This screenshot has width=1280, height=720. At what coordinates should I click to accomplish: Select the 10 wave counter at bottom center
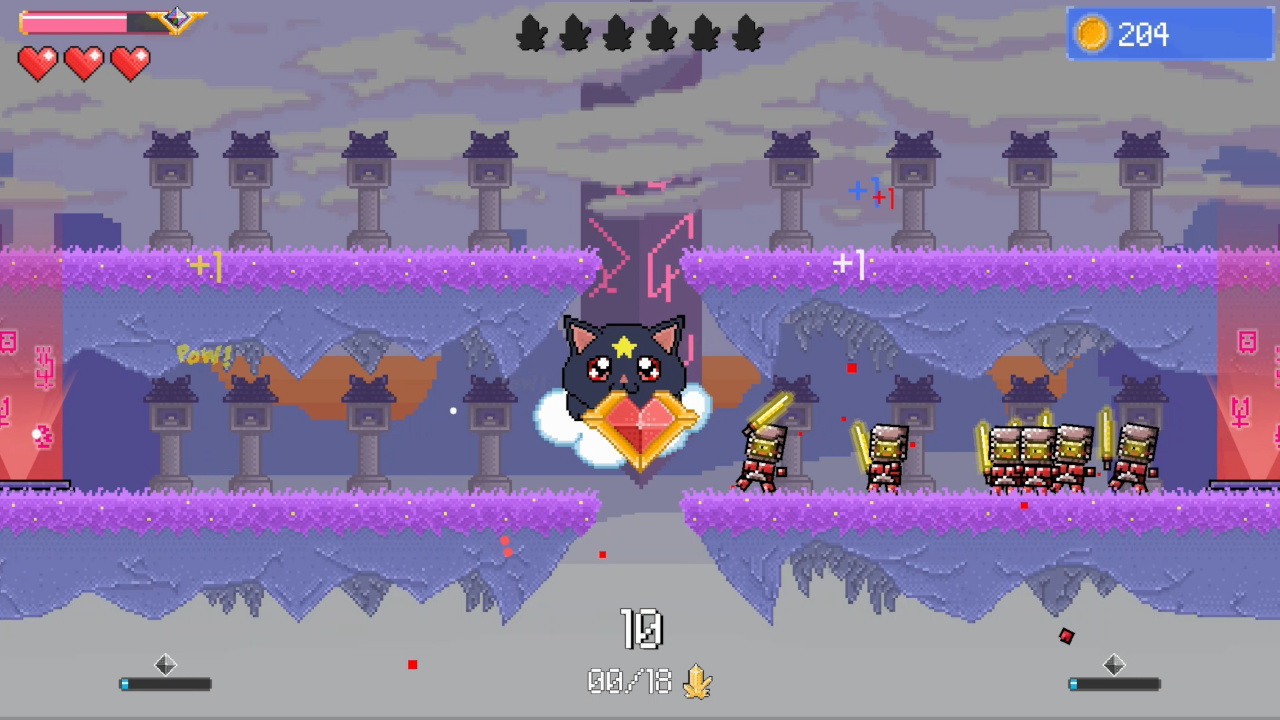pyautogui.click(x=640, y=628)
